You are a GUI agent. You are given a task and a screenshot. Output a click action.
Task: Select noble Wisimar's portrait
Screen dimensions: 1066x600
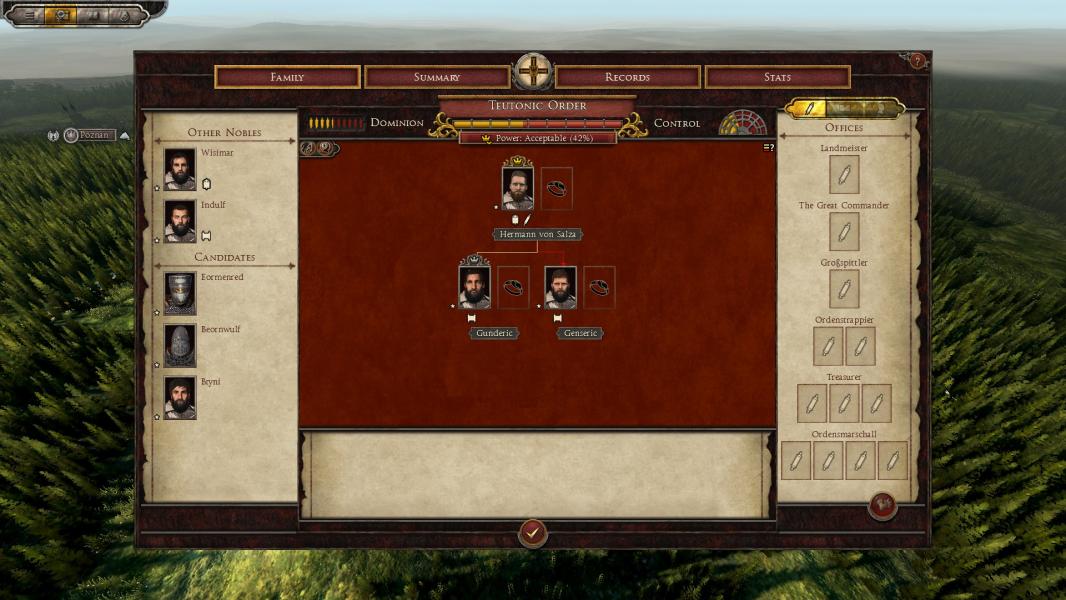click(x=180, y=169)
